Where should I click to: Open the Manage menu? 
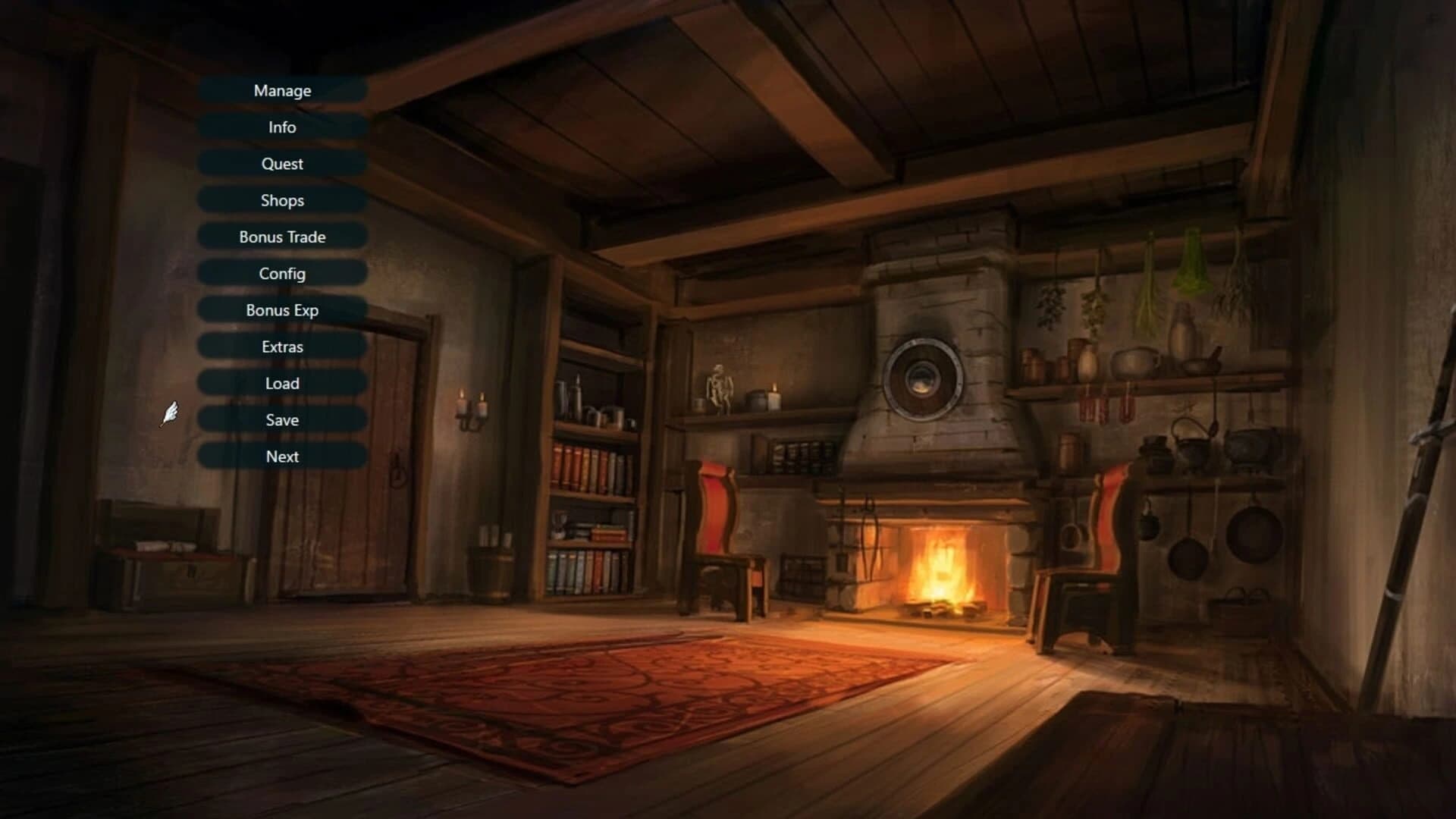coord(281,90)
